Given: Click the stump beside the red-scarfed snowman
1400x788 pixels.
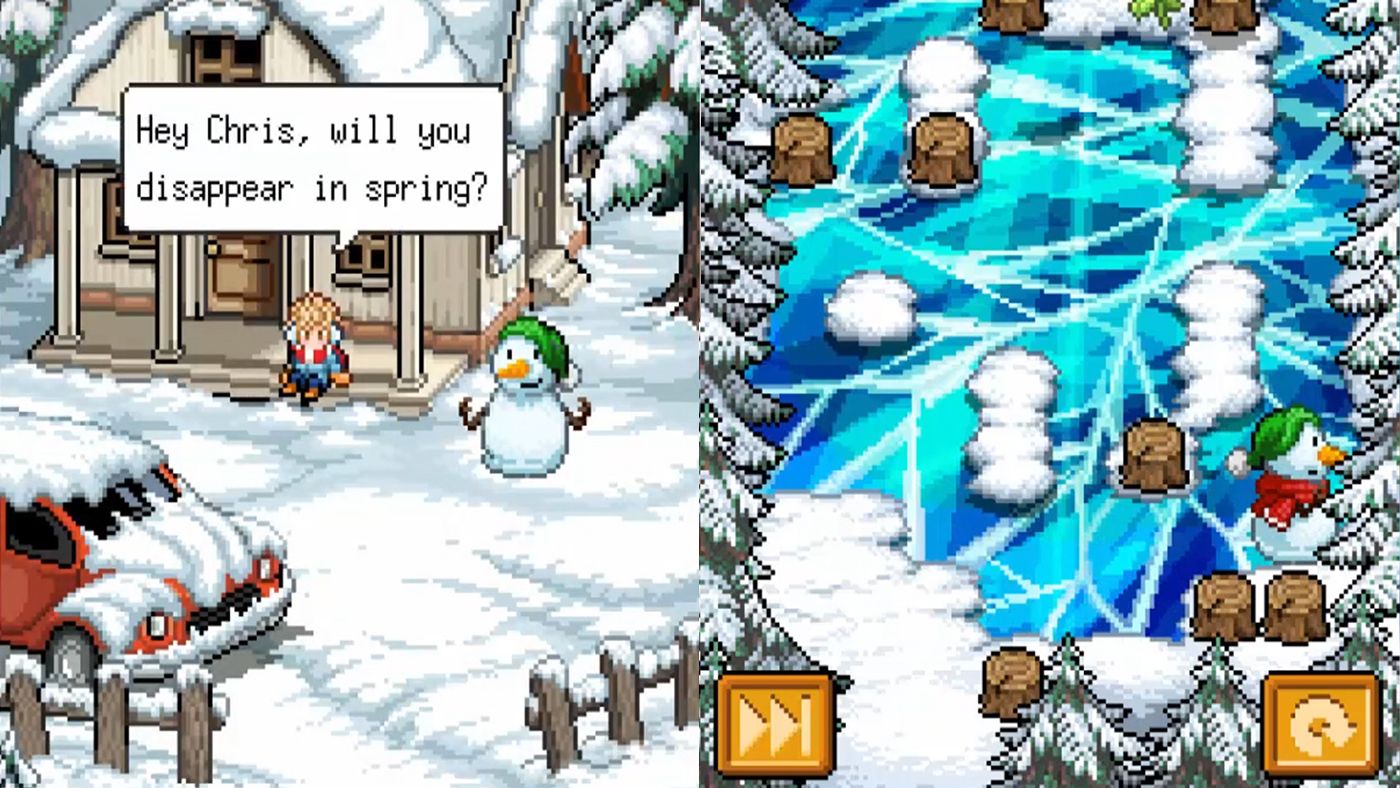Looking at the screenshot, I should (x=1152, y=455).
